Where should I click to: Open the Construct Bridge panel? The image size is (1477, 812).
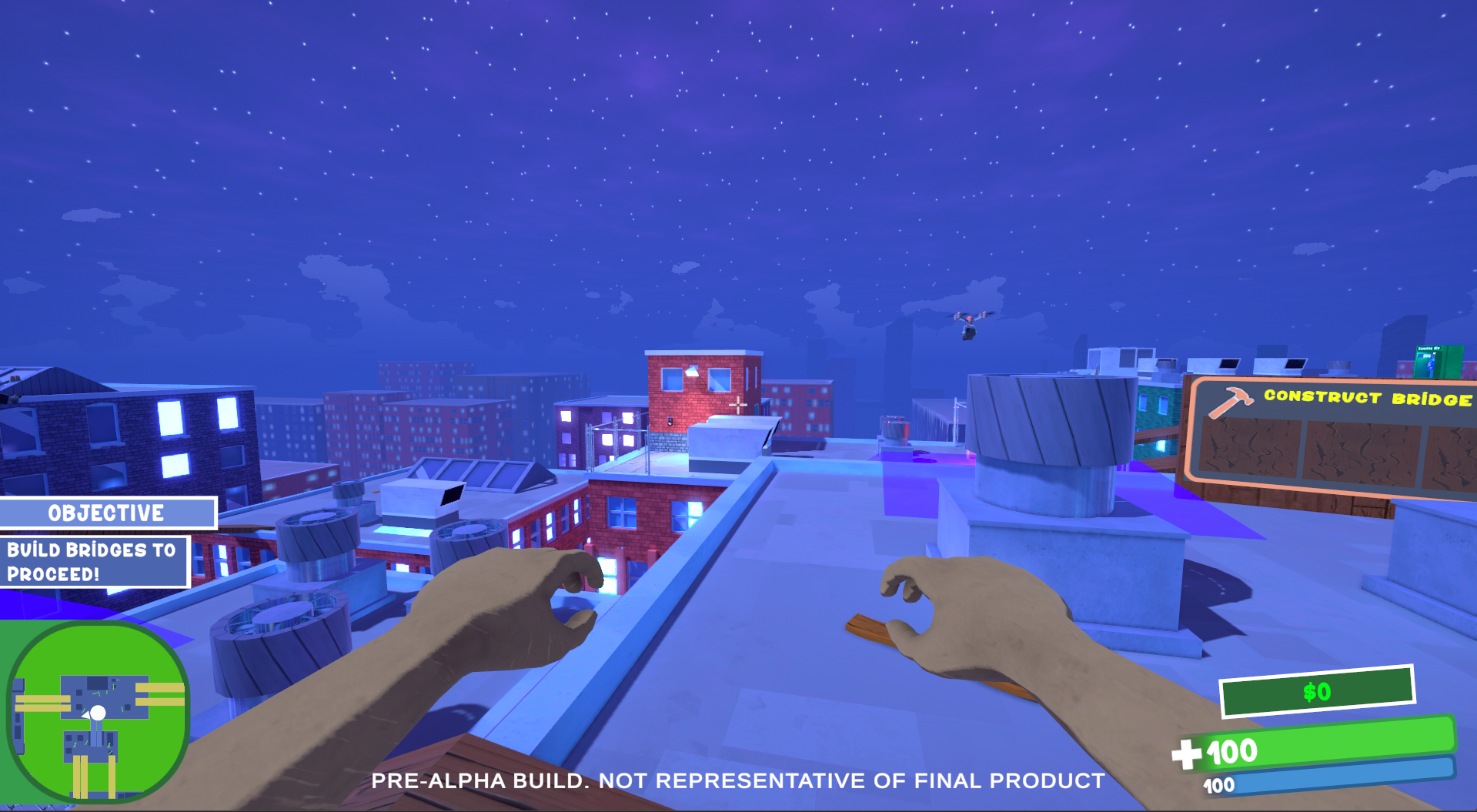tap(1332, 439)
